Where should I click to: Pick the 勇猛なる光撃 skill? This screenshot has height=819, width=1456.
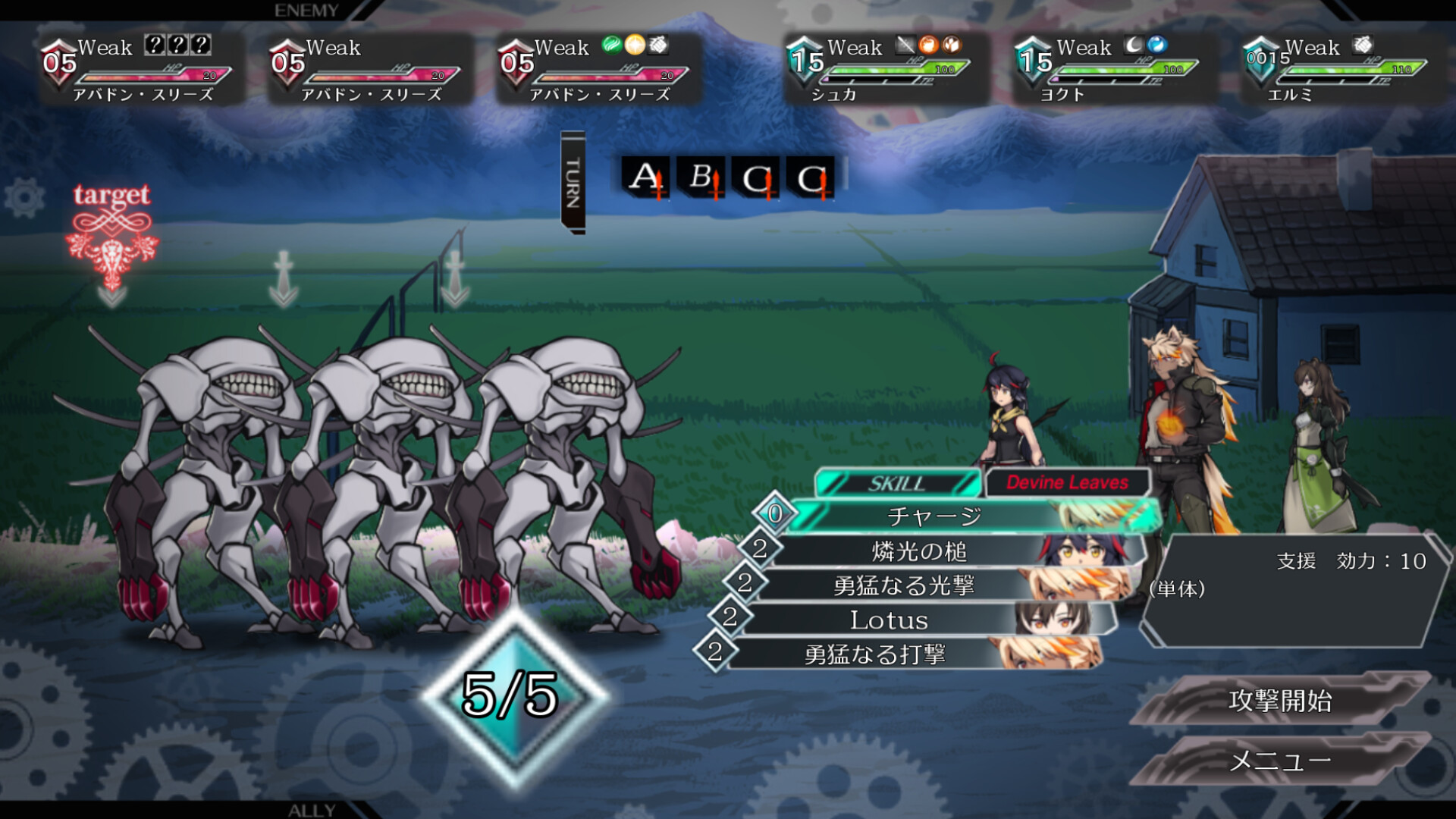pyautogui.click(x=904, y=585)
